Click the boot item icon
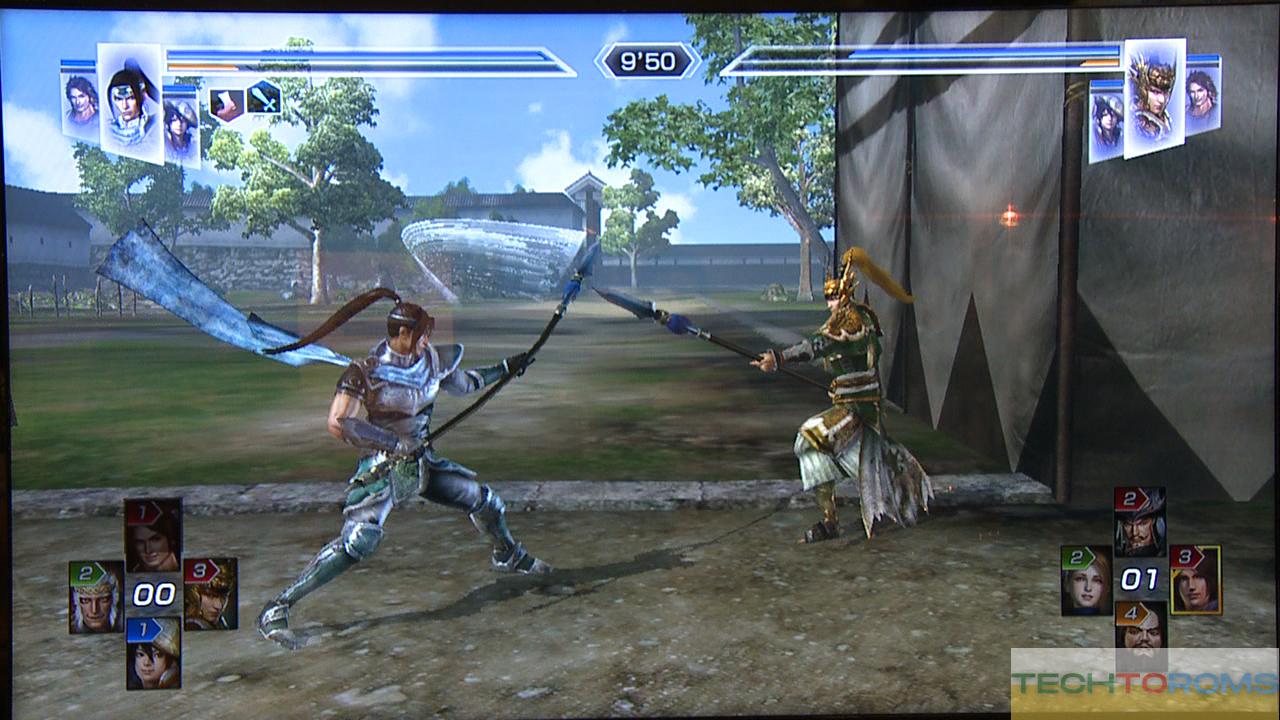1280x720 pixels. (226, 103)
